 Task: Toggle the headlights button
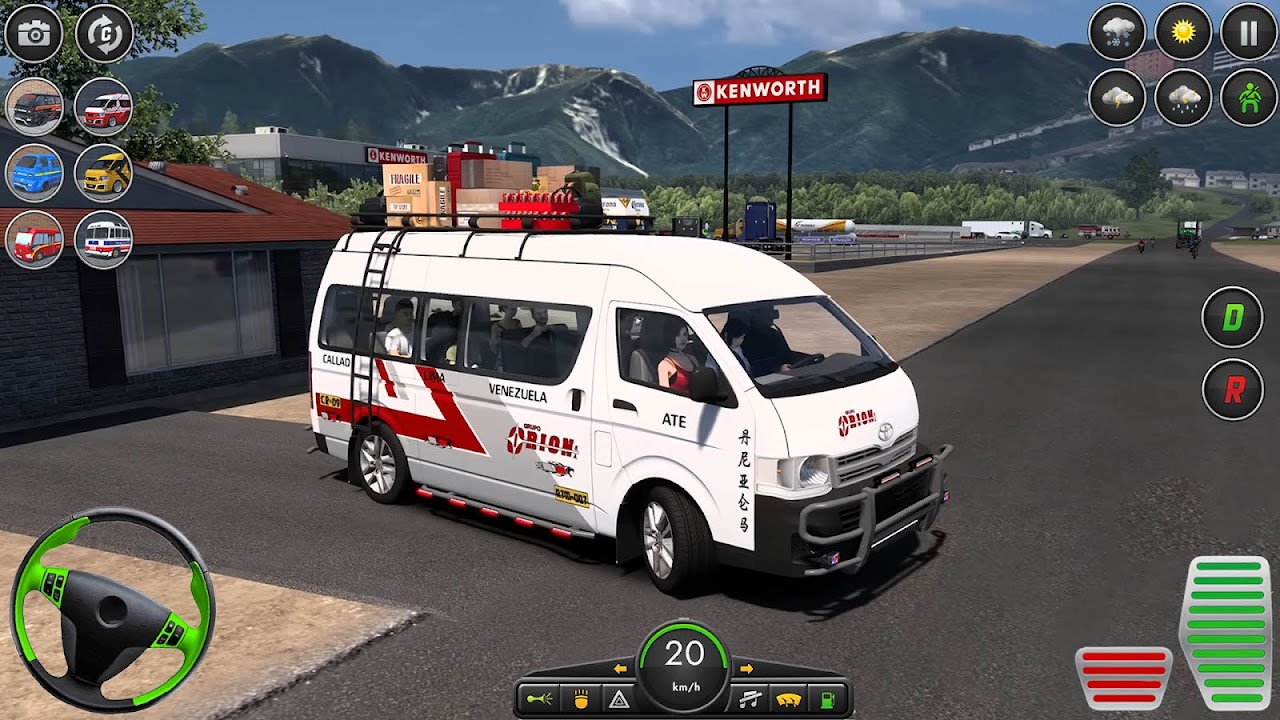tap(581, 698)
